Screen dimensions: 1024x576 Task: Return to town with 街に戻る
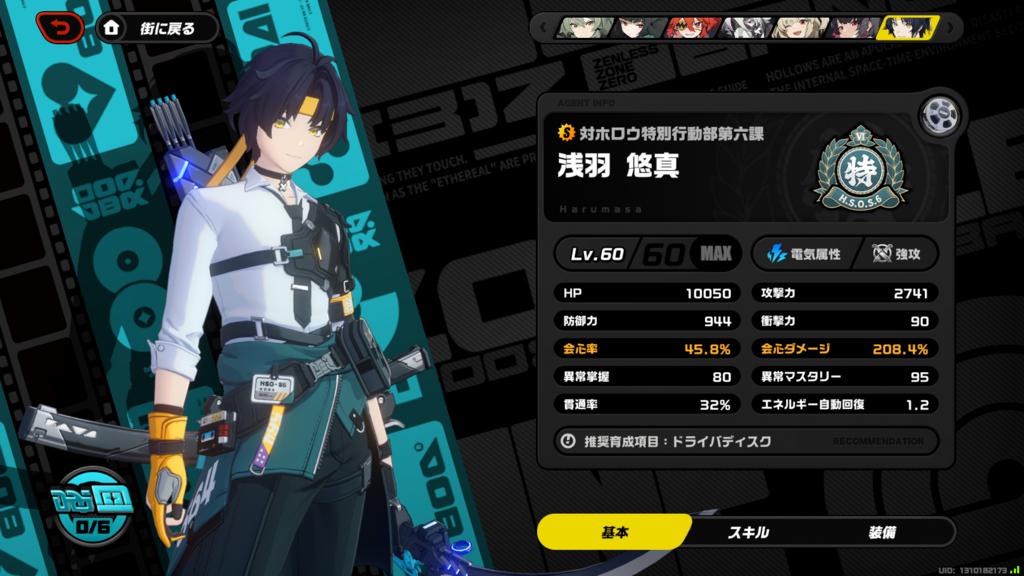tap(159, 28)
